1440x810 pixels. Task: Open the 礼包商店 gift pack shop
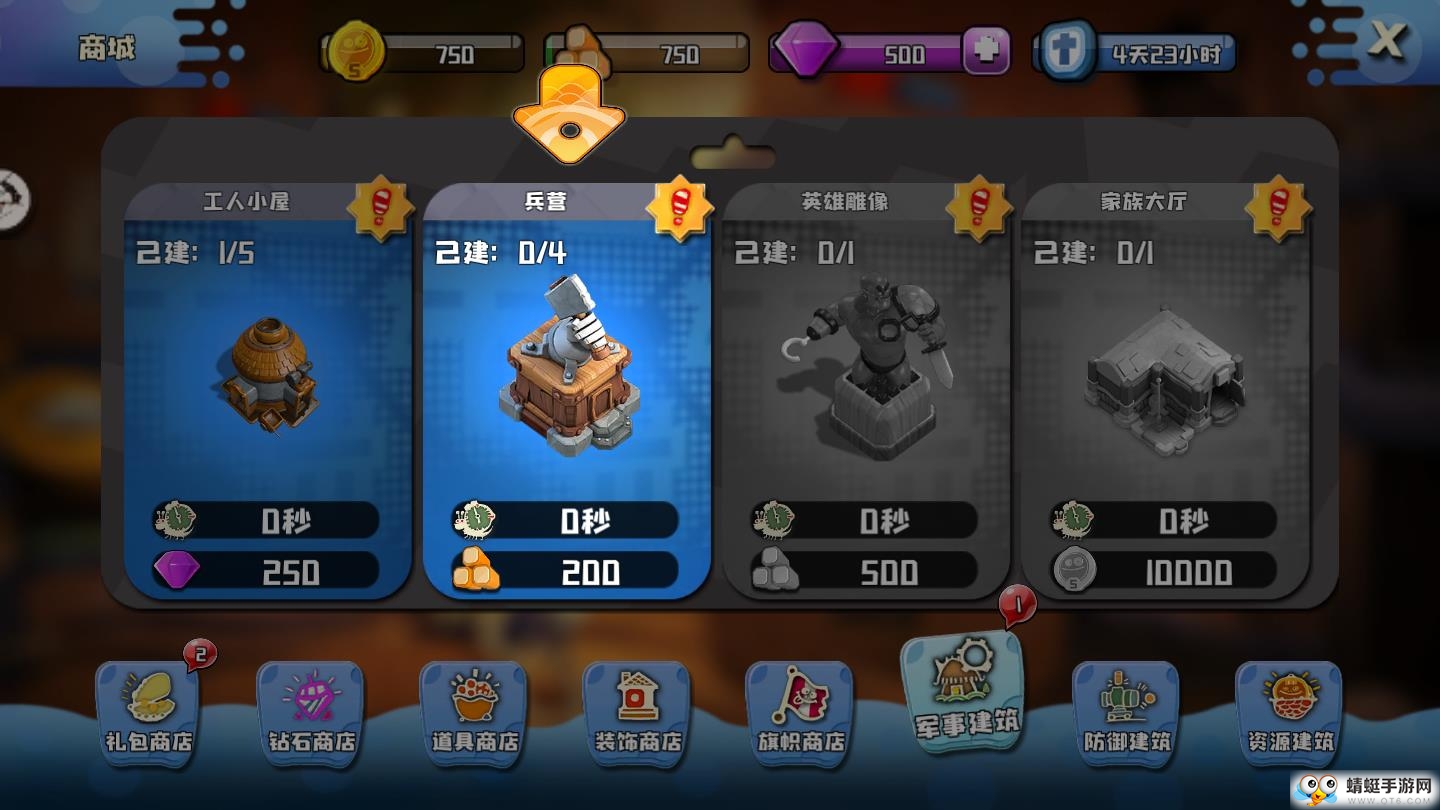pyautogui.click(x=148, y=712)
